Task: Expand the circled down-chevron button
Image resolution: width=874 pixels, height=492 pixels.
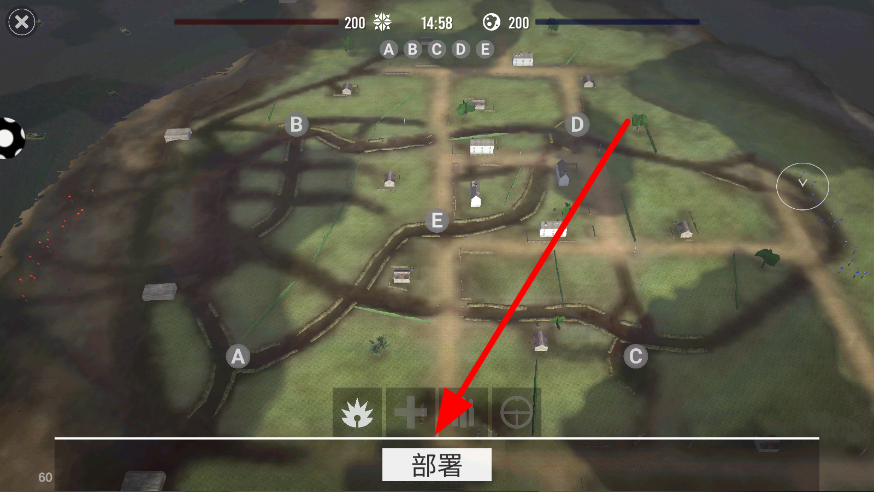Action: [x=802, y=184]
